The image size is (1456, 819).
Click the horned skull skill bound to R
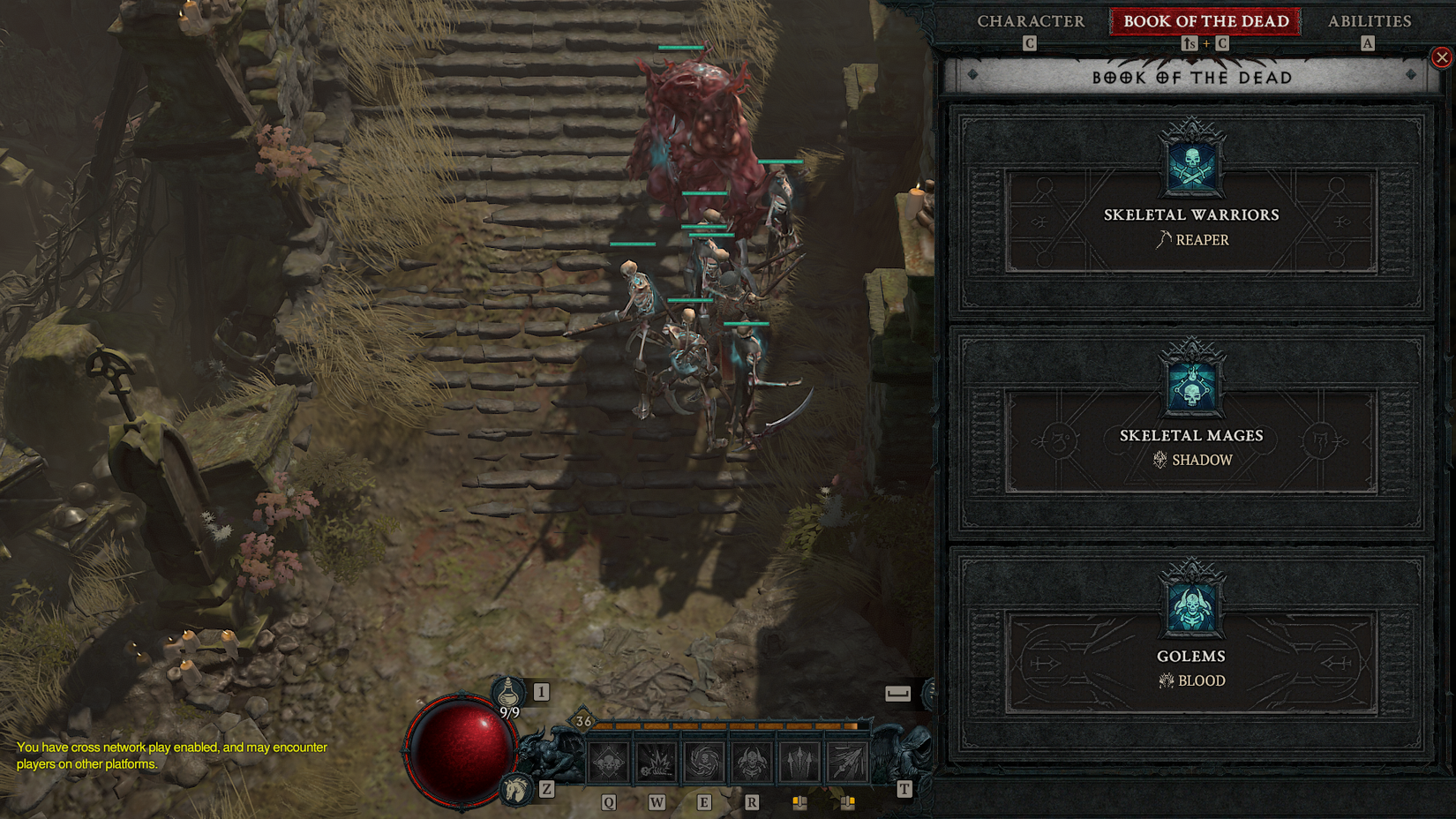[x=751, y=763]
